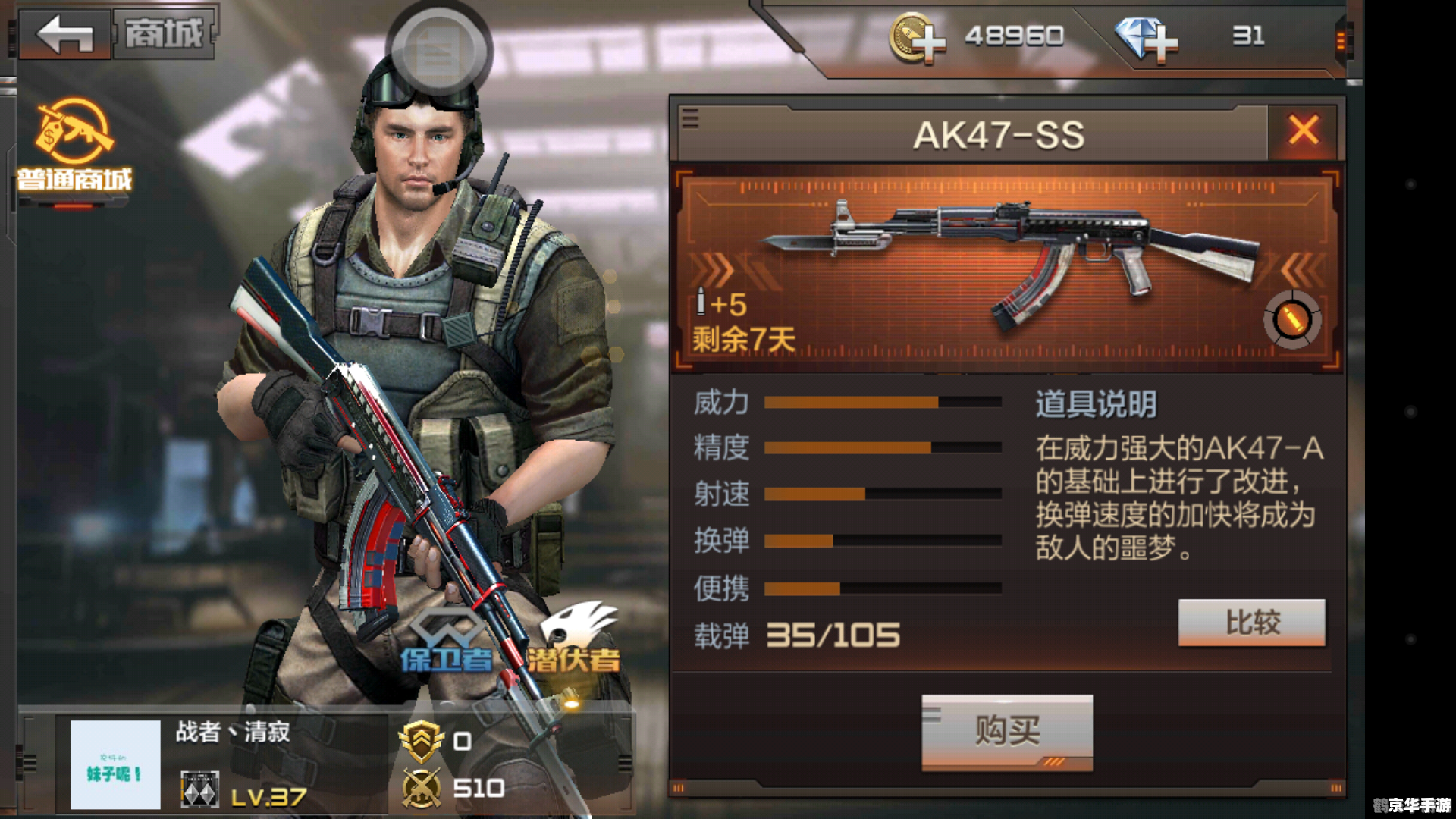Tap the floating gray circular document button
1456x819 pixels.
coord(439,52)
